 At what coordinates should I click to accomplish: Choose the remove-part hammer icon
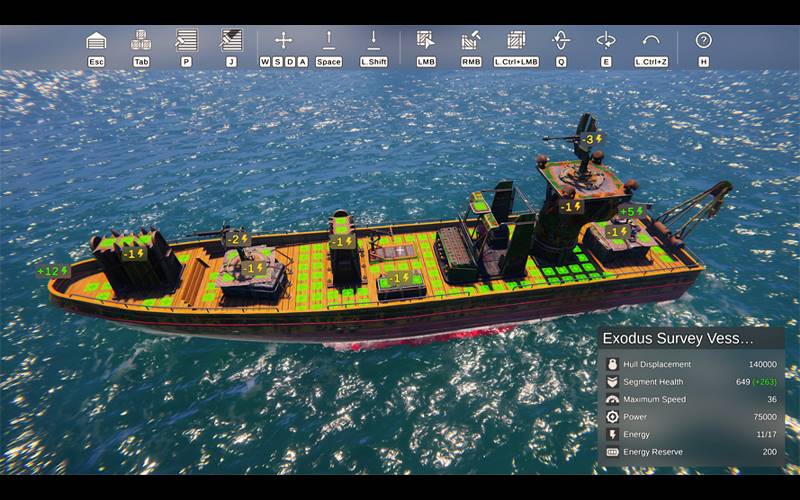click(471, 41)
